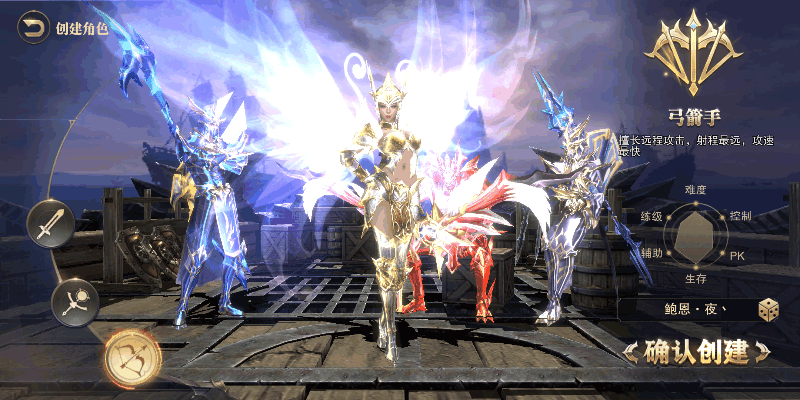Screen dimensions: 800x400
Task: Randomize name with the dice button
Action: (x=768, y=310)
